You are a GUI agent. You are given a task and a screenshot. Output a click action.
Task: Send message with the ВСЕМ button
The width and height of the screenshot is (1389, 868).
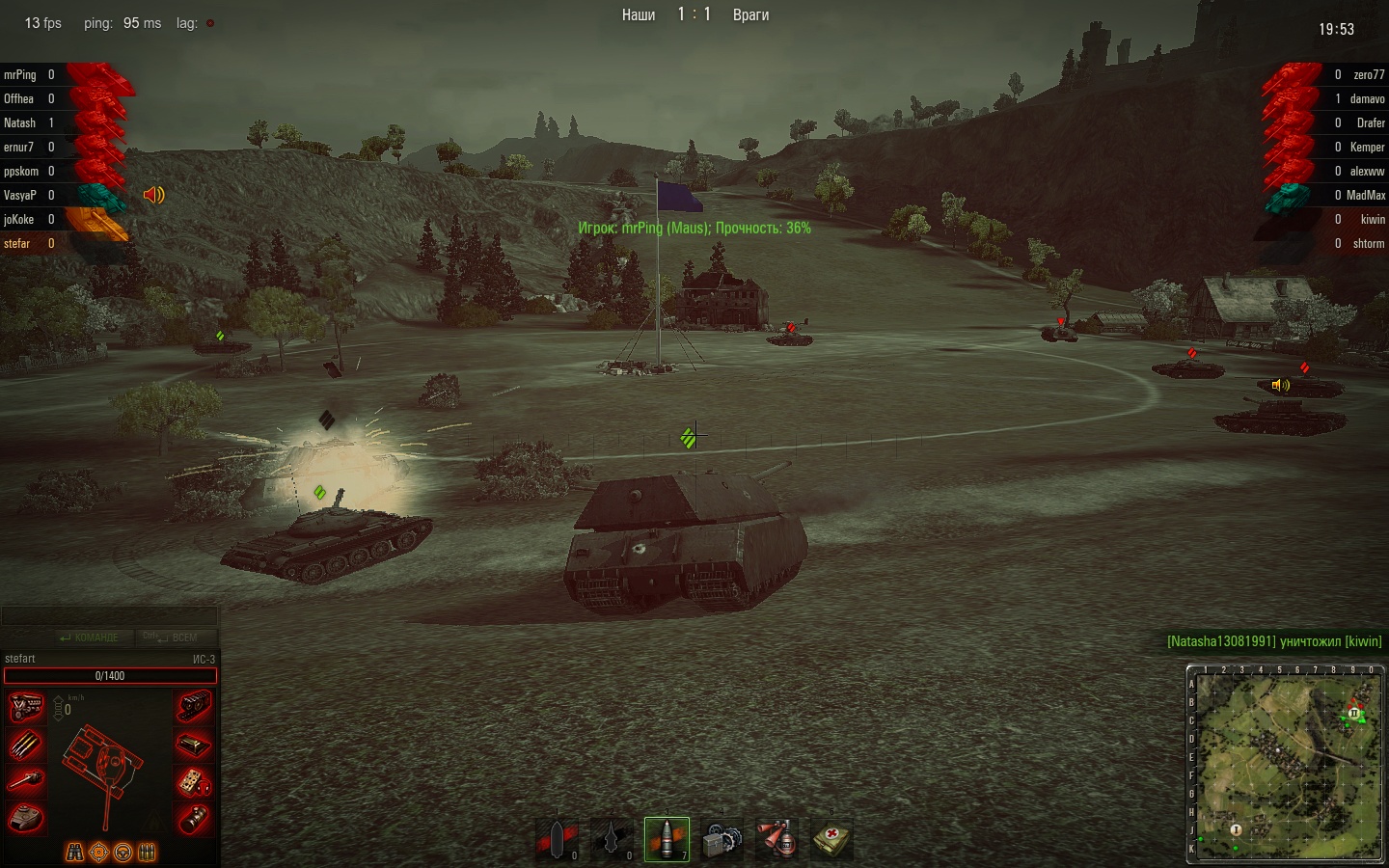point(171,637)
